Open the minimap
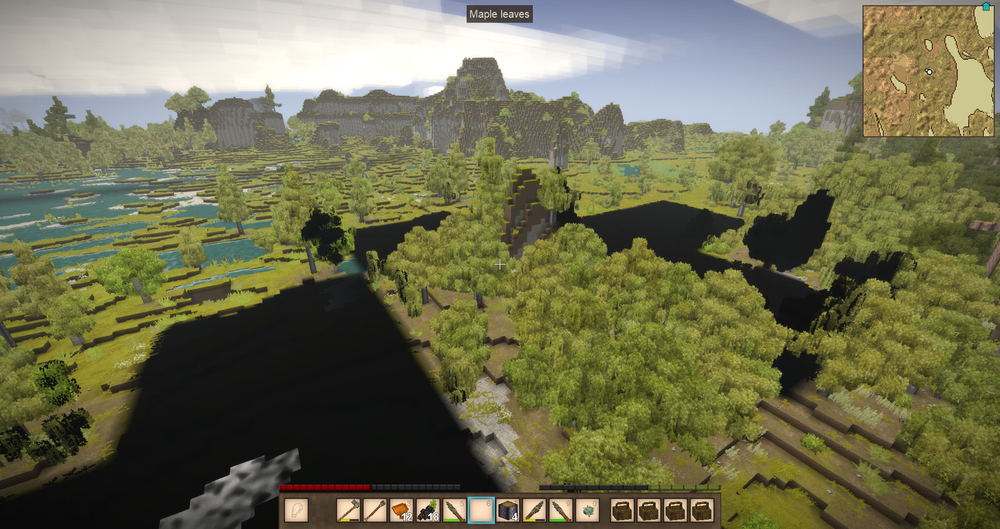 [x=928, y=70]
